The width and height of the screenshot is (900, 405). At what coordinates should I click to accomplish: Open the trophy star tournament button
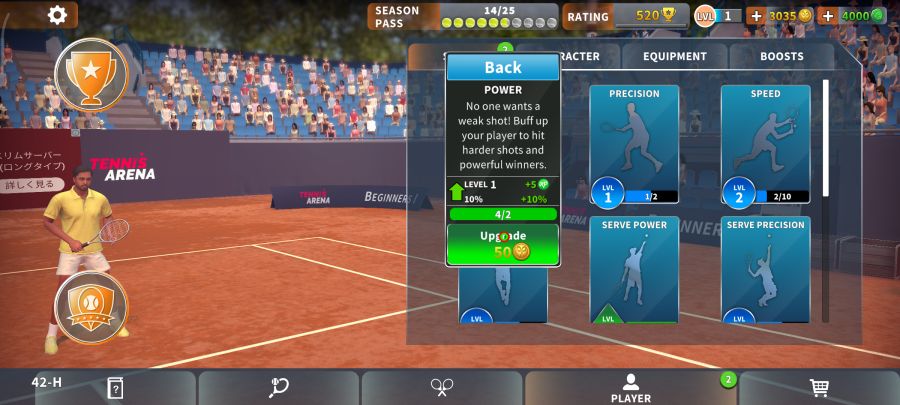pos(91,73)
